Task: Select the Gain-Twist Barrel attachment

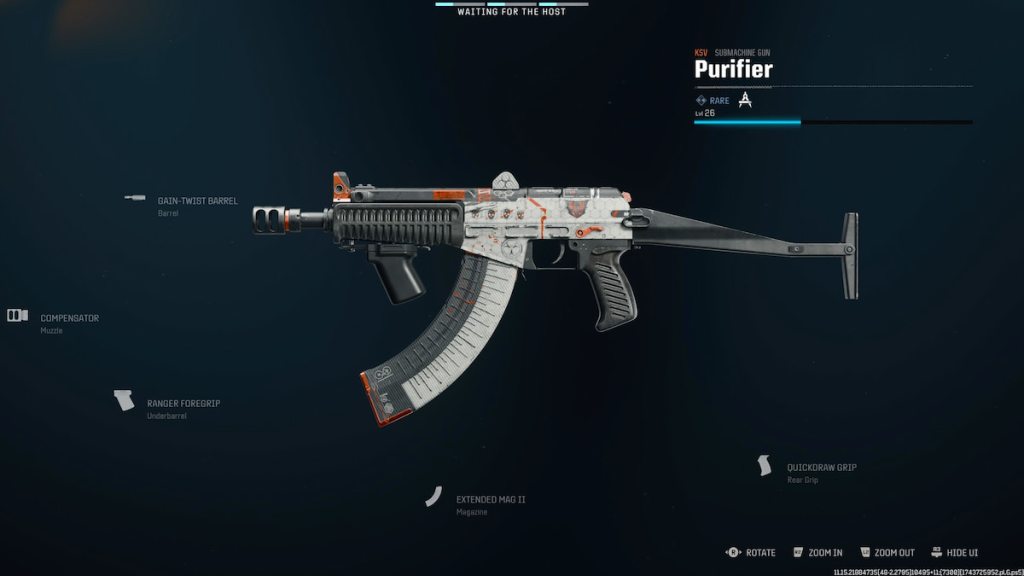Action: [x=197, y=201]
